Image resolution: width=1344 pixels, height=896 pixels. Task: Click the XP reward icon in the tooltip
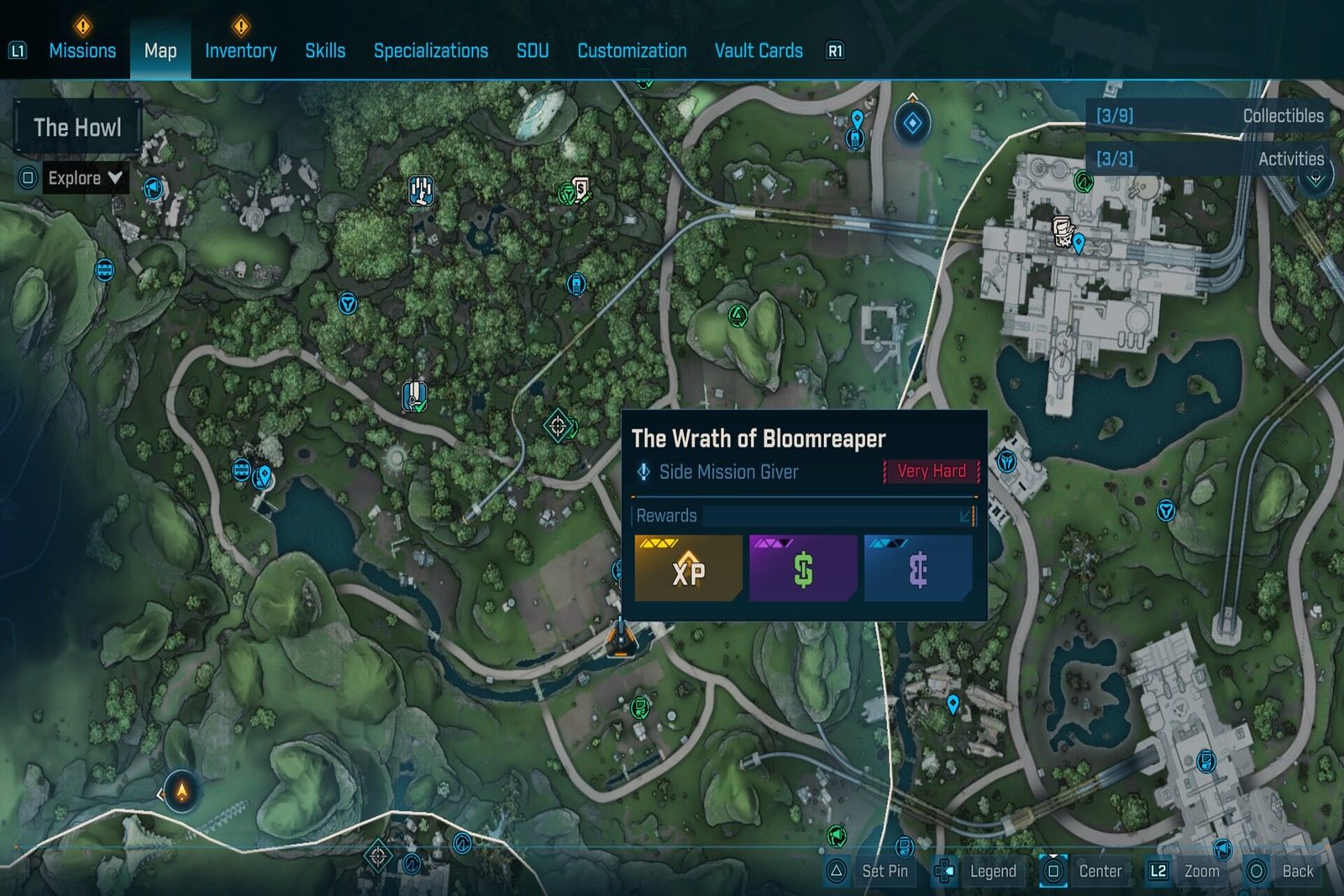click(689, 567)
